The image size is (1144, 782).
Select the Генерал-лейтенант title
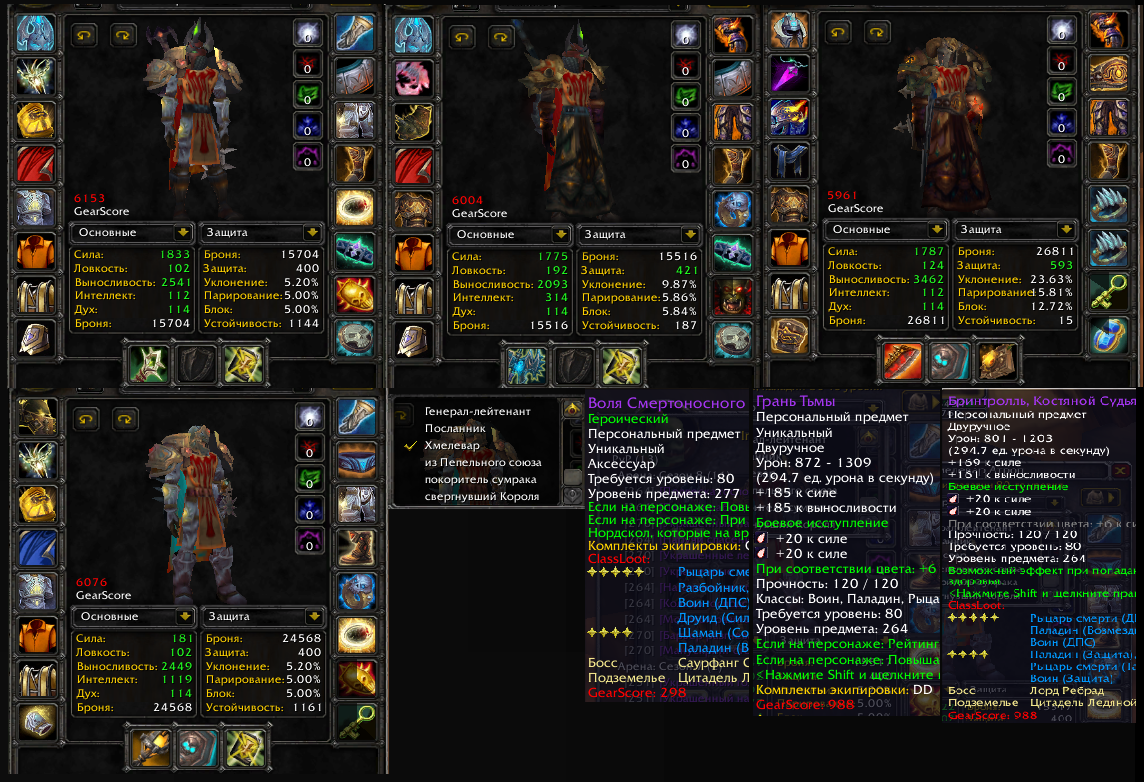[x=477, y=411]
